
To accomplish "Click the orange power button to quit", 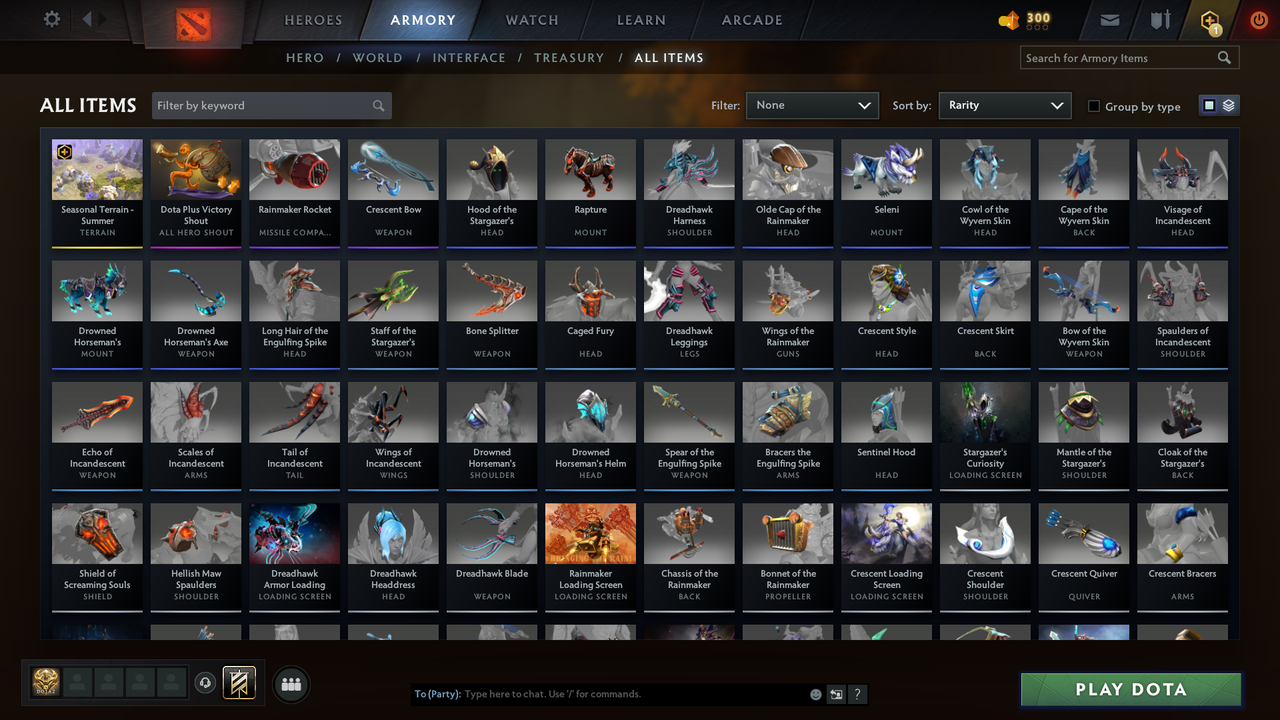I will 1259,19.
